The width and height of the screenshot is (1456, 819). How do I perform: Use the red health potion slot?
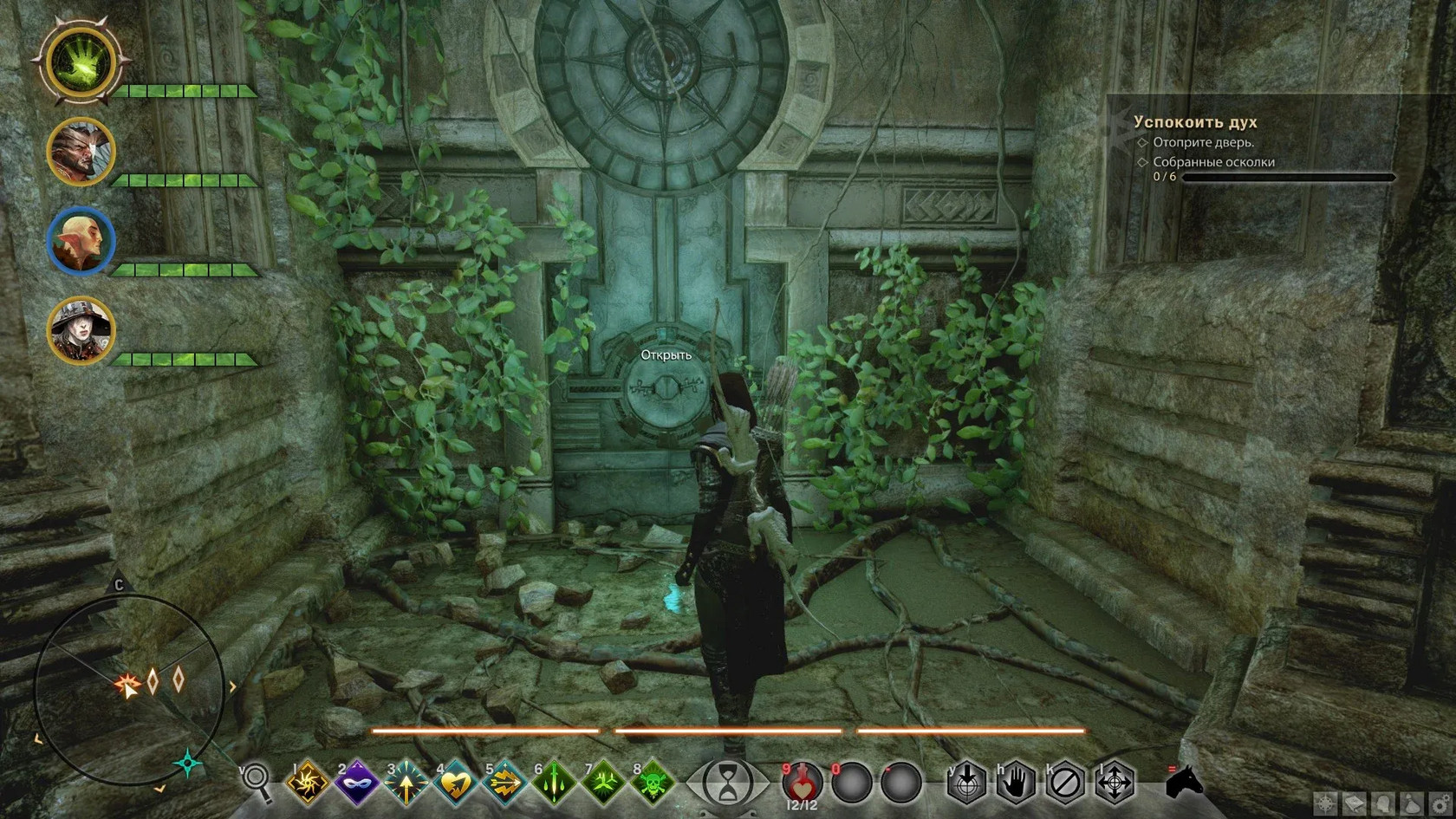[x=802, y=783]
